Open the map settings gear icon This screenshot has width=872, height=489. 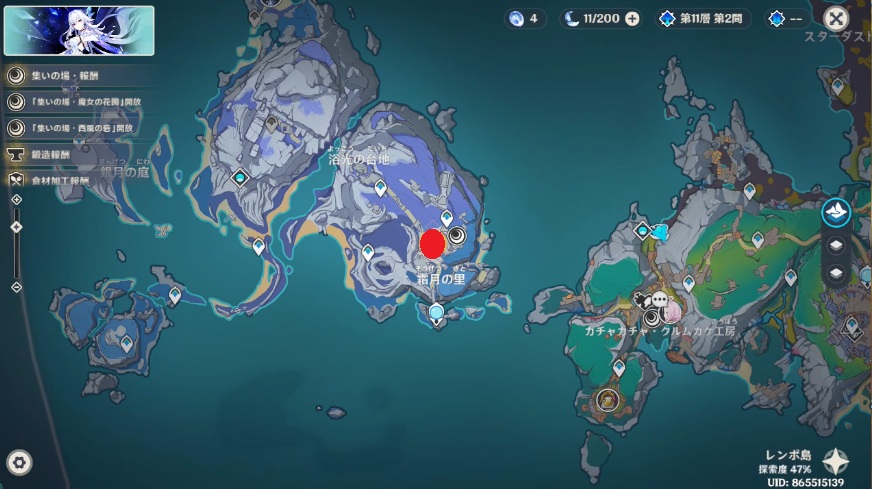pyautogui.click(x=19, y=462)
